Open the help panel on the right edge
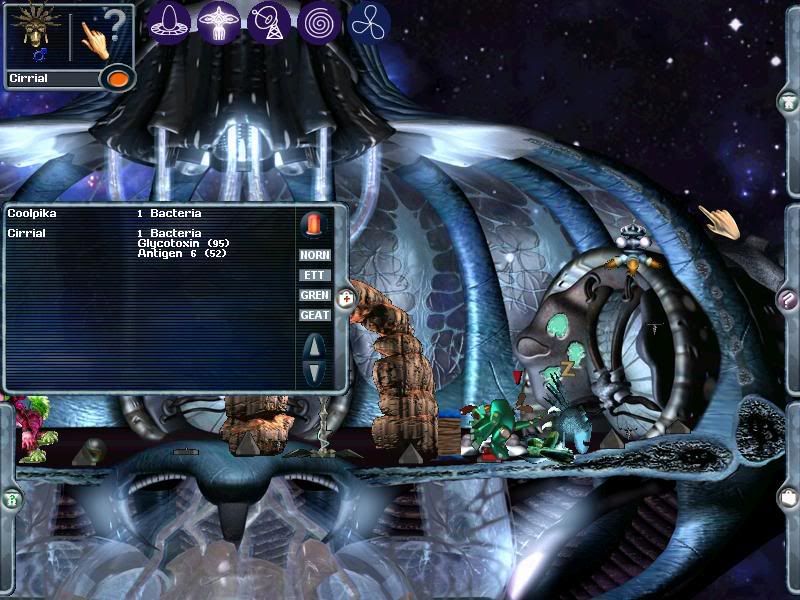The width and height of the screenshot is (800, 600). (787, 298)
